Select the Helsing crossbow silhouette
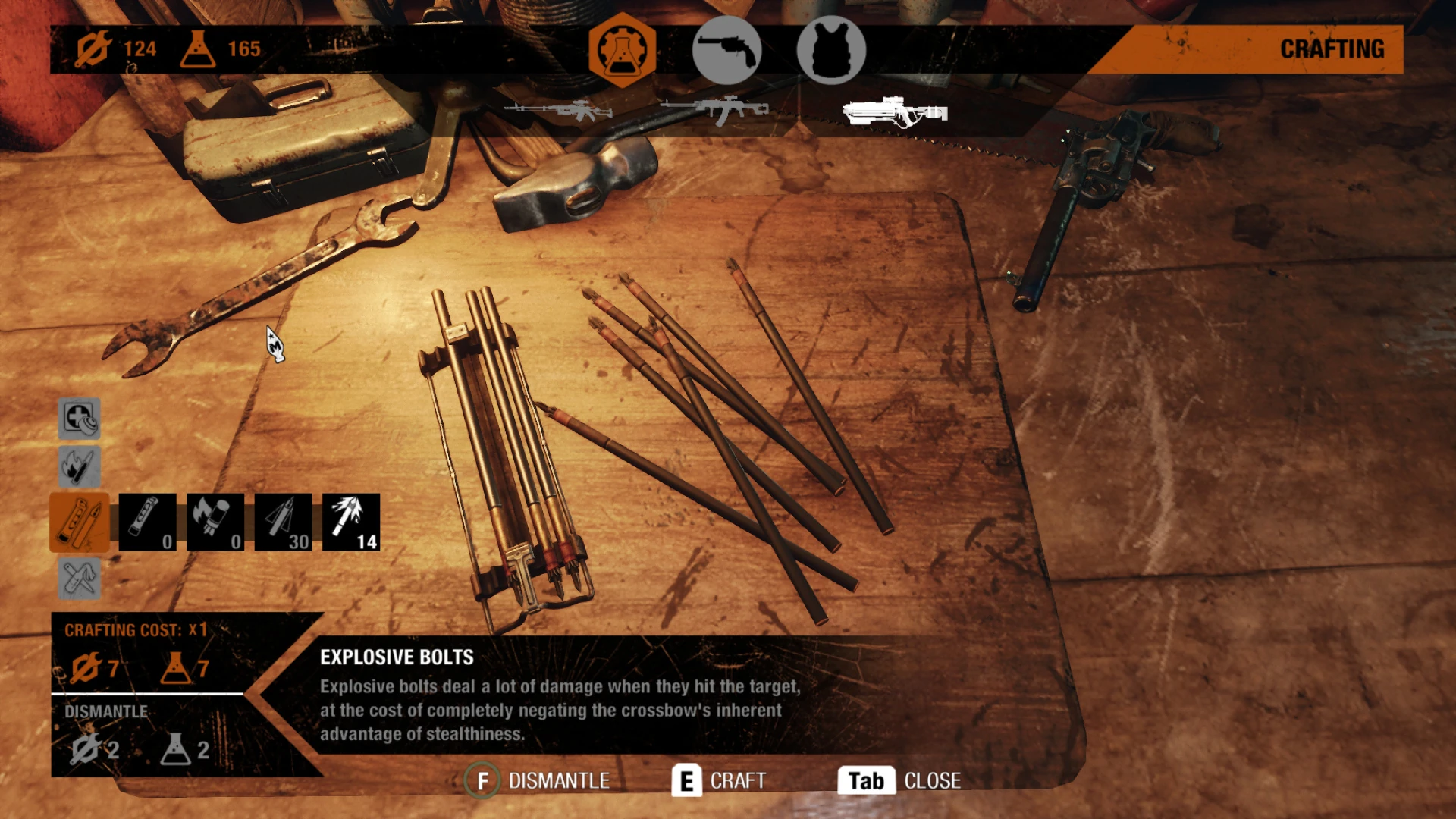 (x=895, y=114)
